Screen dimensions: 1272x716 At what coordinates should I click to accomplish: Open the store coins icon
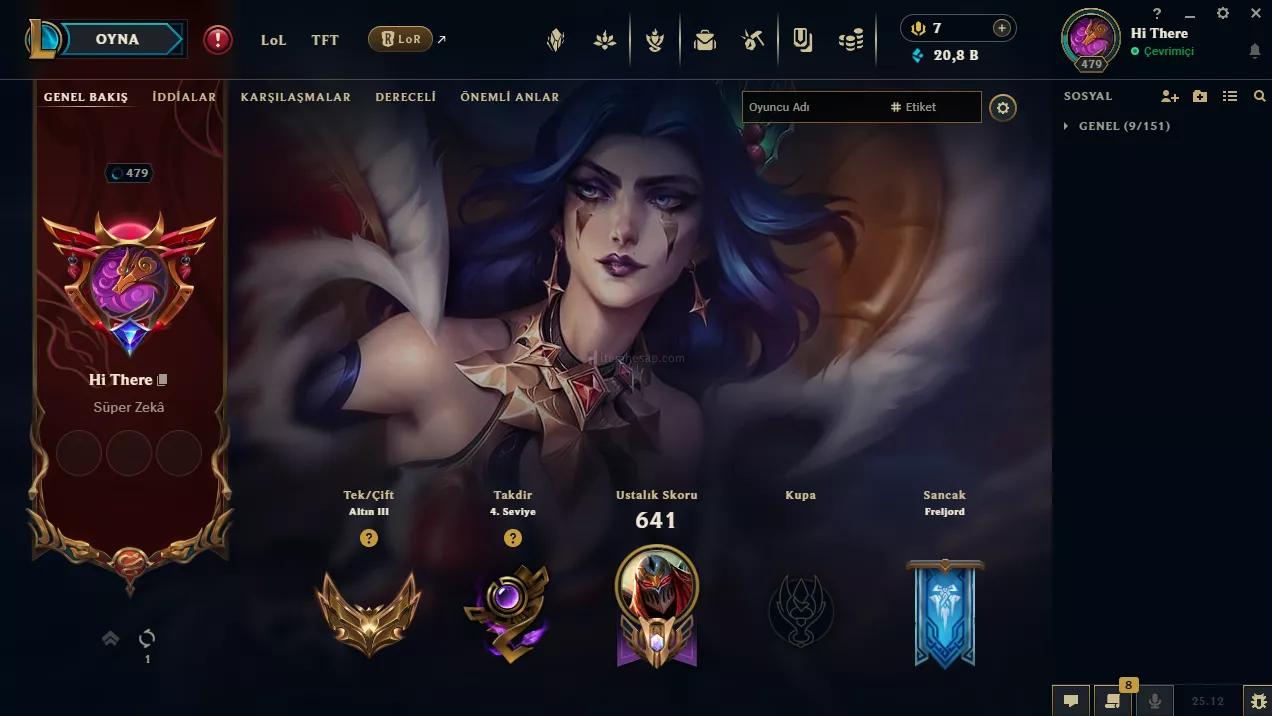(851, 40)
